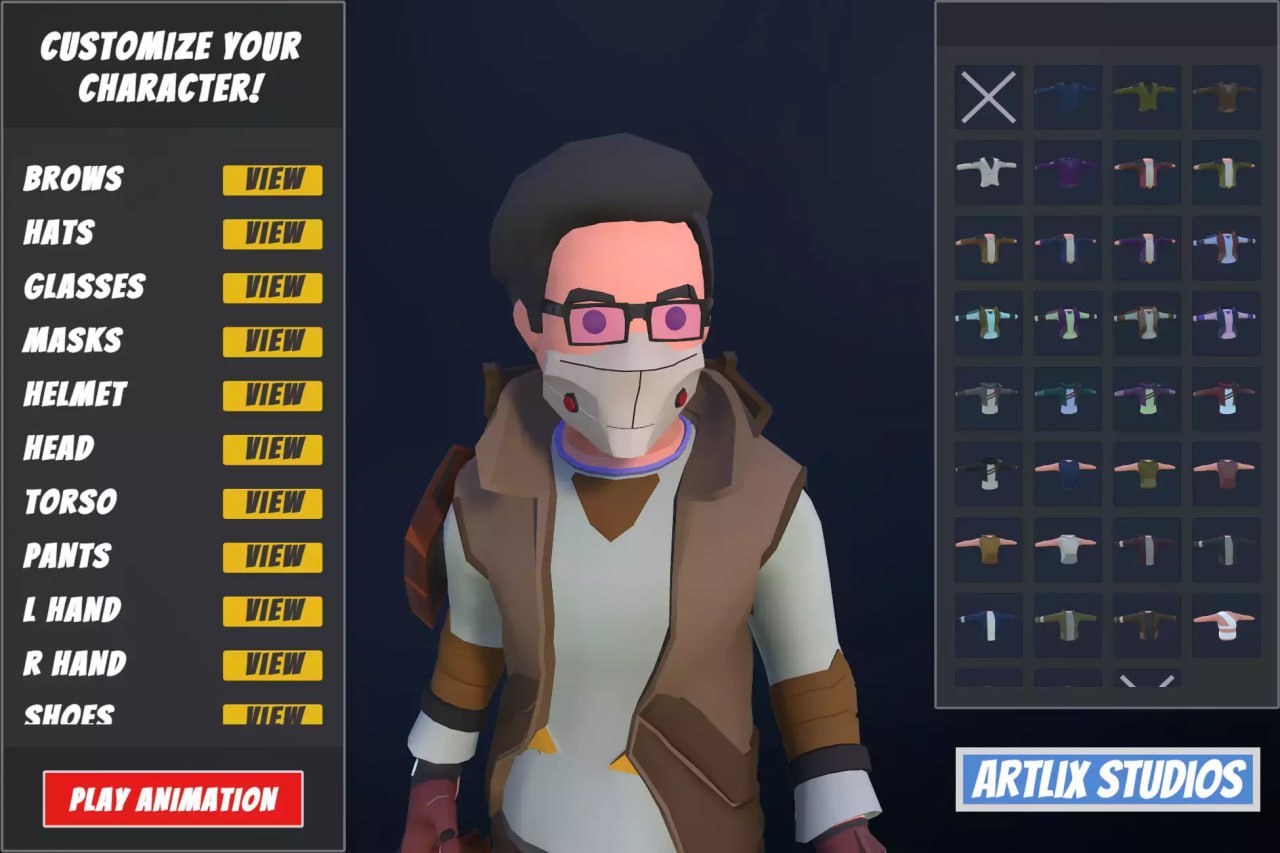
Task: Select the navy blue shirt in the top row
Action: (x=1067, y=97)
